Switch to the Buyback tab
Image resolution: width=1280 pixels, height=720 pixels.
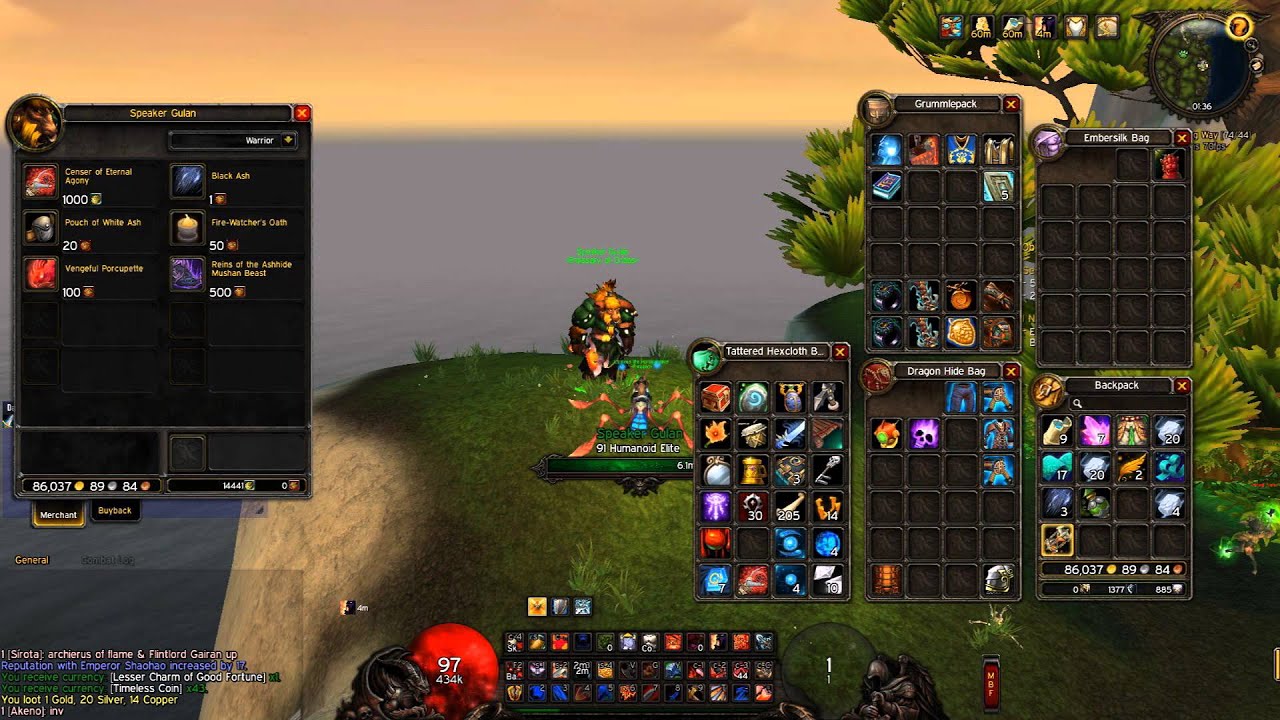tap(115, 511)
